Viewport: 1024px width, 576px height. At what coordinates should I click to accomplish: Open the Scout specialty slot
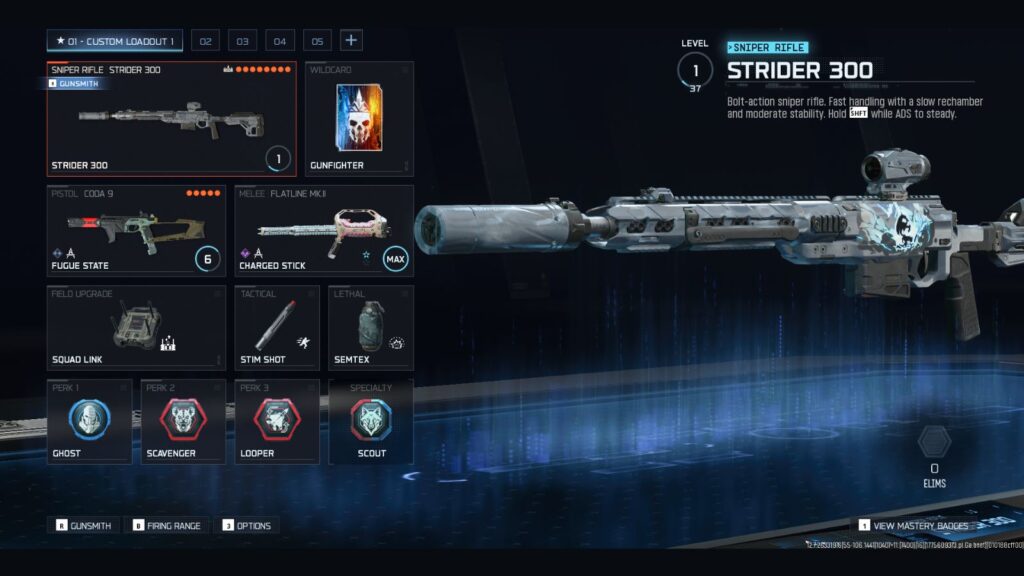(x=370, y=421)
